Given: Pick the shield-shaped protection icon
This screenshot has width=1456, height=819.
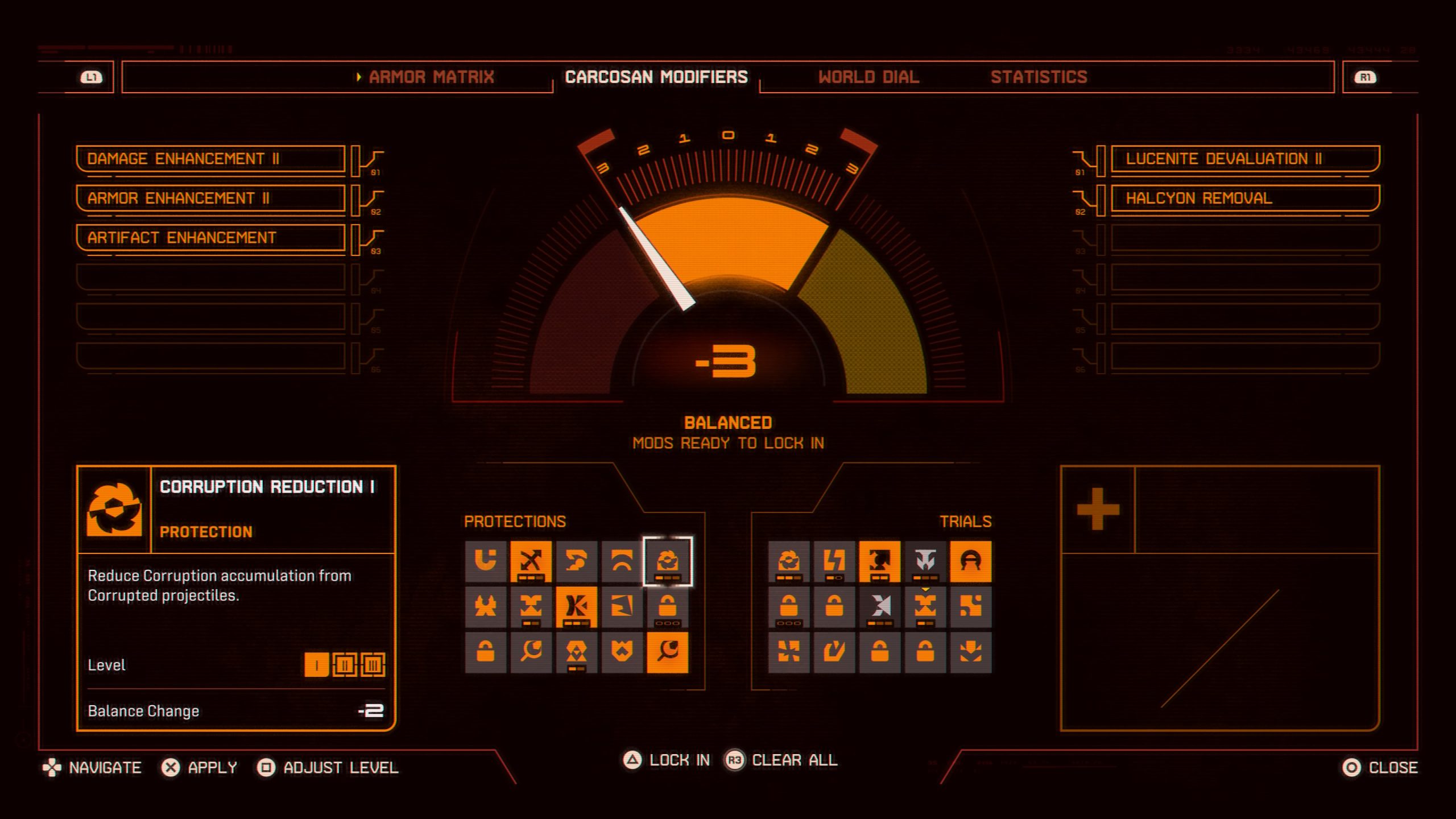Looking at the screenshot, I should coord(622,652).
